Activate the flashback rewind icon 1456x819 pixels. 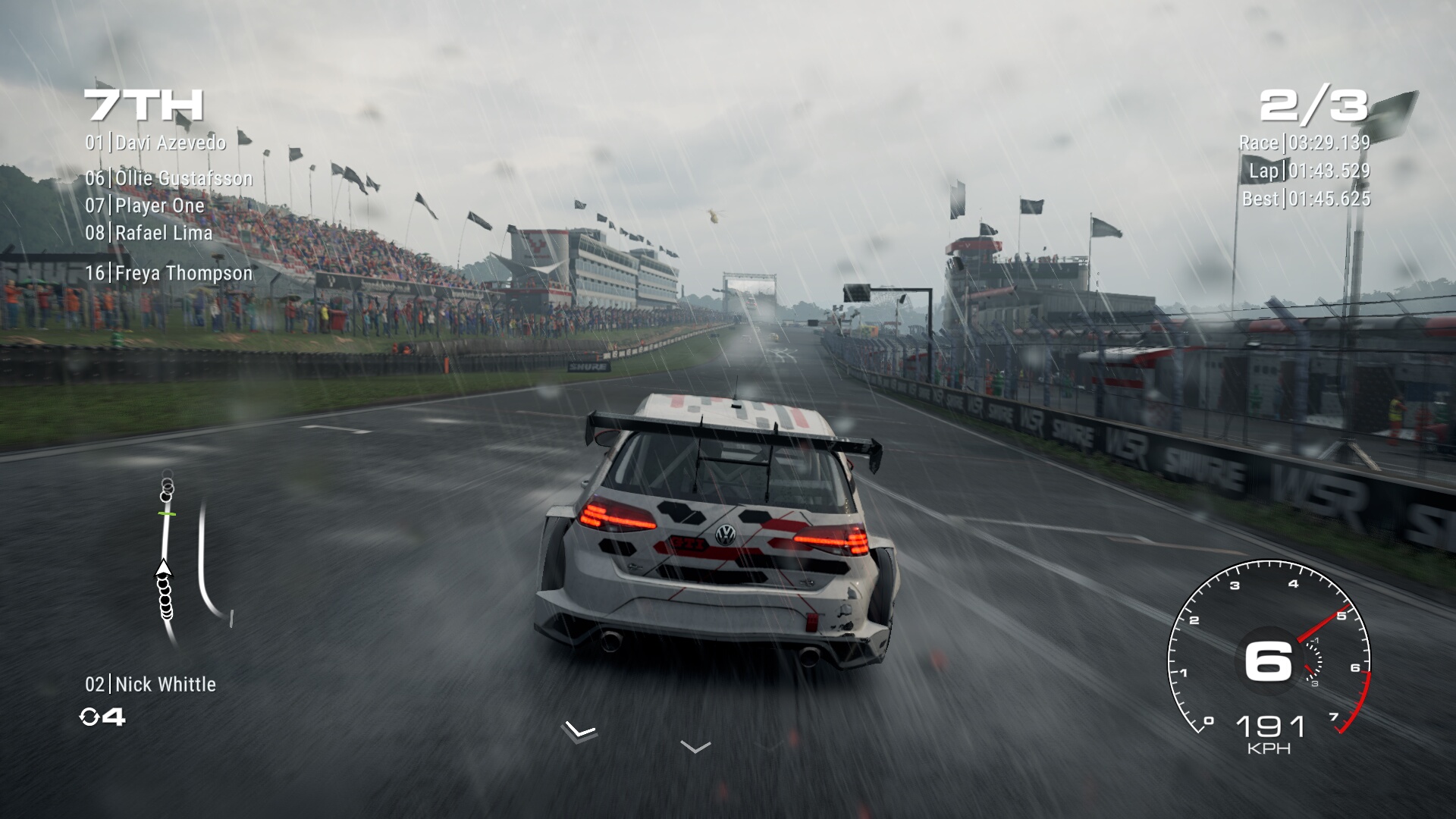[x=90, y=717]
